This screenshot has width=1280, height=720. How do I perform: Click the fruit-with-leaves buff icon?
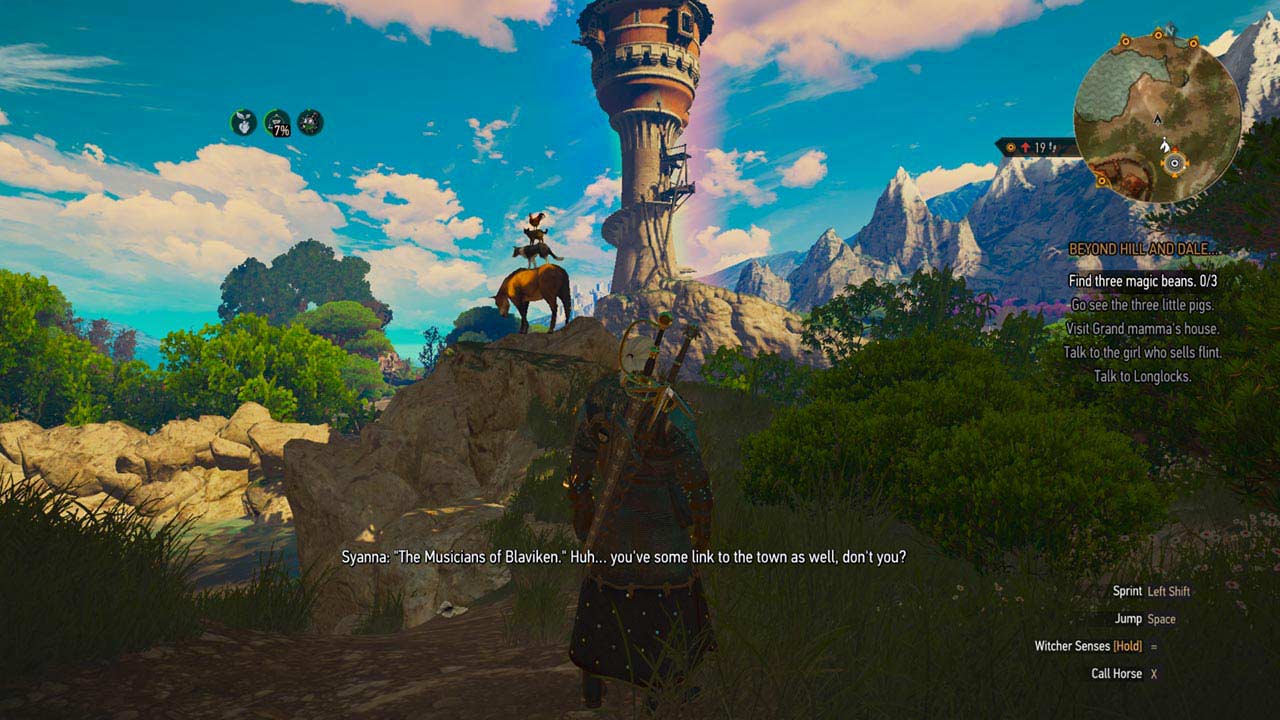point(243,123)
